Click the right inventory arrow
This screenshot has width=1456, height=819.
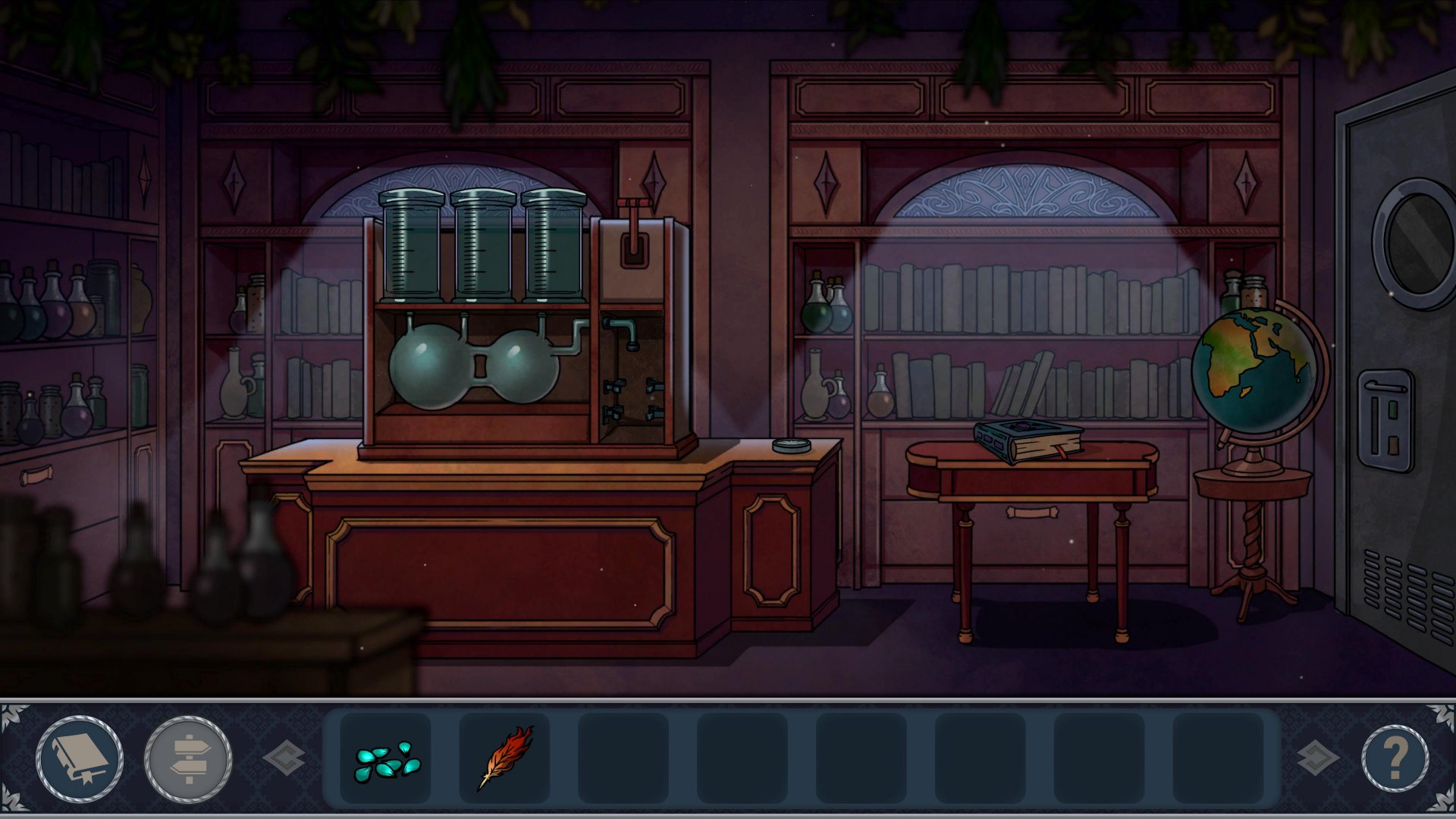pyautogui.click(x=1317, y=758)
